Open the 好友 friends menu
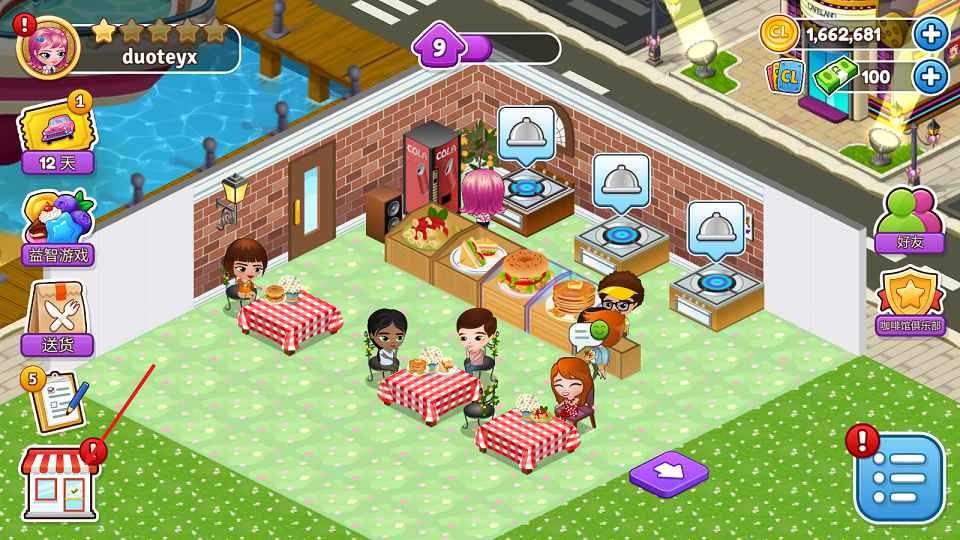 pyautogui.click(x=910, y=220)
